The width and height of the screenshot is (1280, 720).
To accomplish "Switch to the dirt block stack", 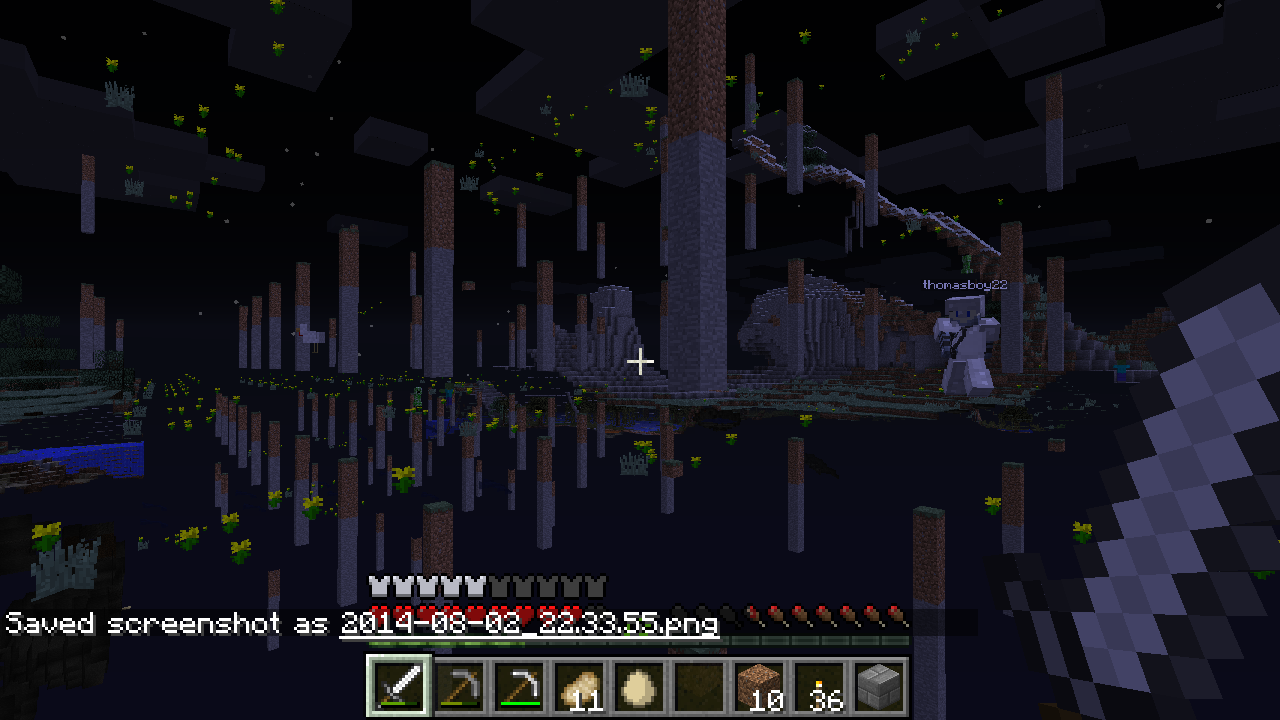I will (x=759, y=686).
